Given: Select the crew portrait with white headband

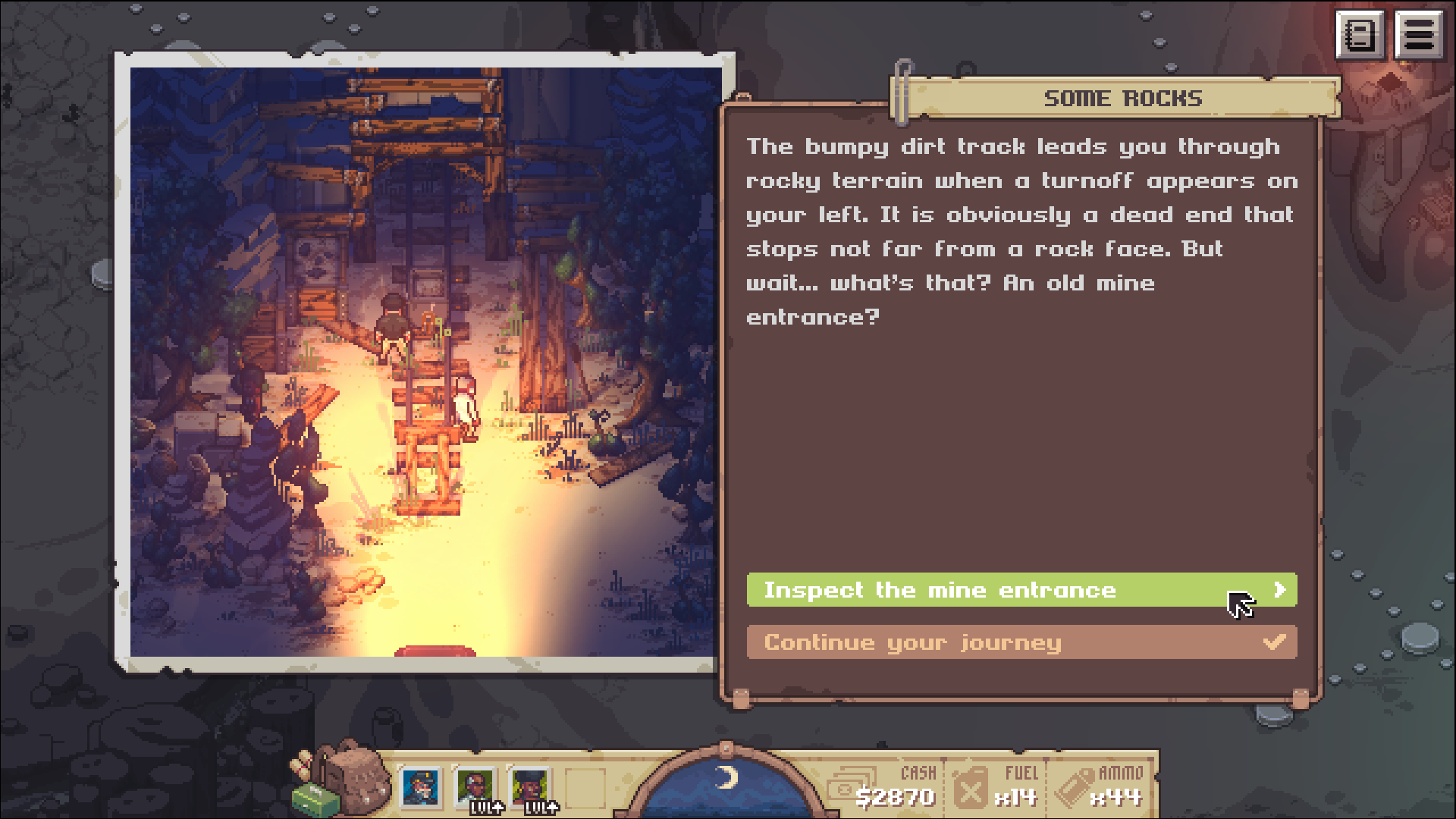Looking at the screenshot, I should point(475,787).
